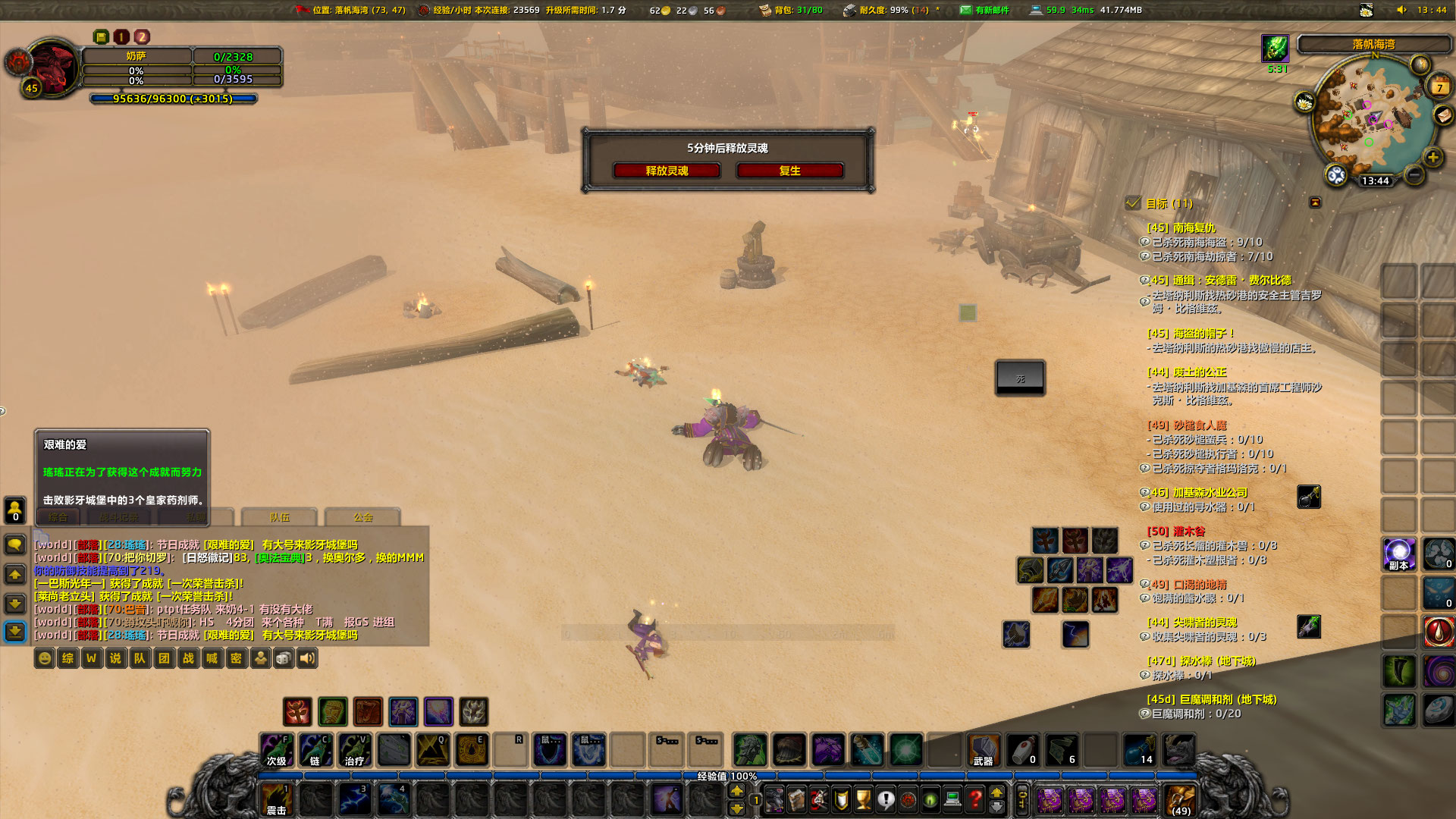Mute chat sound with the speaker icon
1456x819 pixels.
click(308, 658)
